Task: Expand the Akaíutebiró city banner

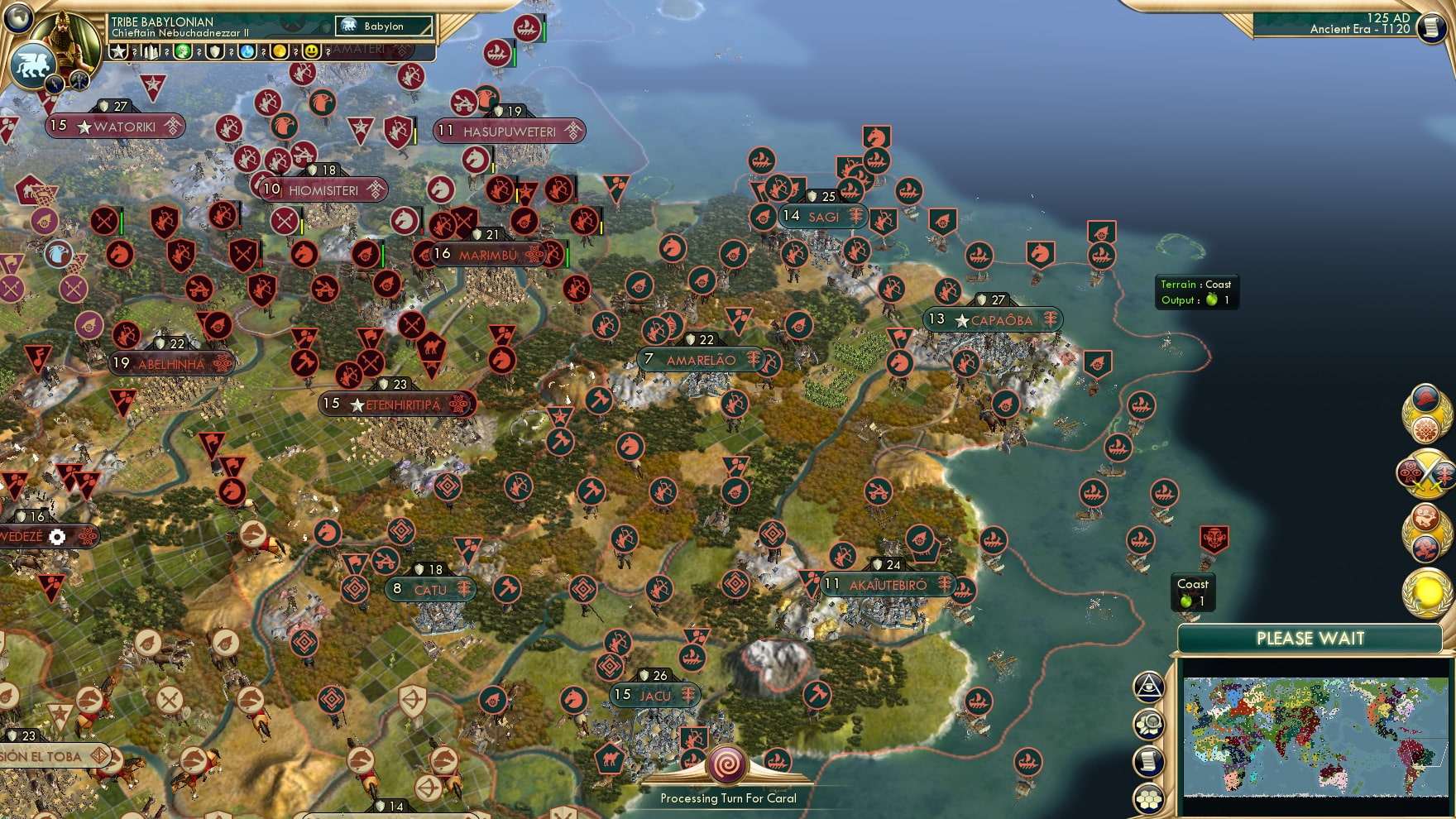Action: pyautogui.click(x=888, y=584)
